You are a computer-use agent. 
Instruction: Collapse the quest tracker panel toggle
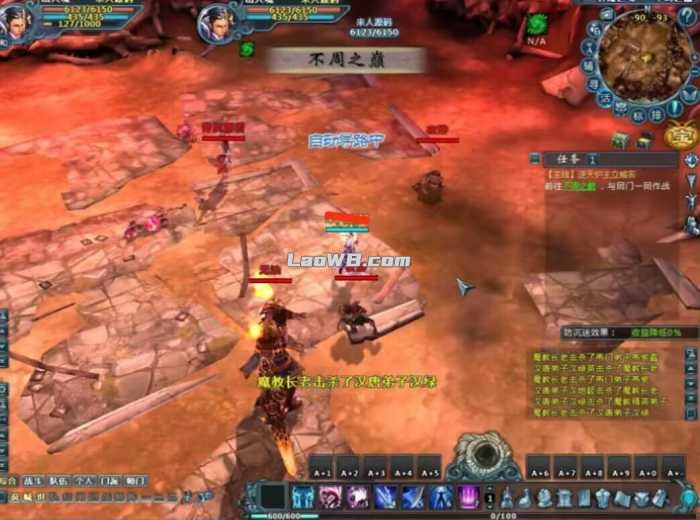[535, 158]
